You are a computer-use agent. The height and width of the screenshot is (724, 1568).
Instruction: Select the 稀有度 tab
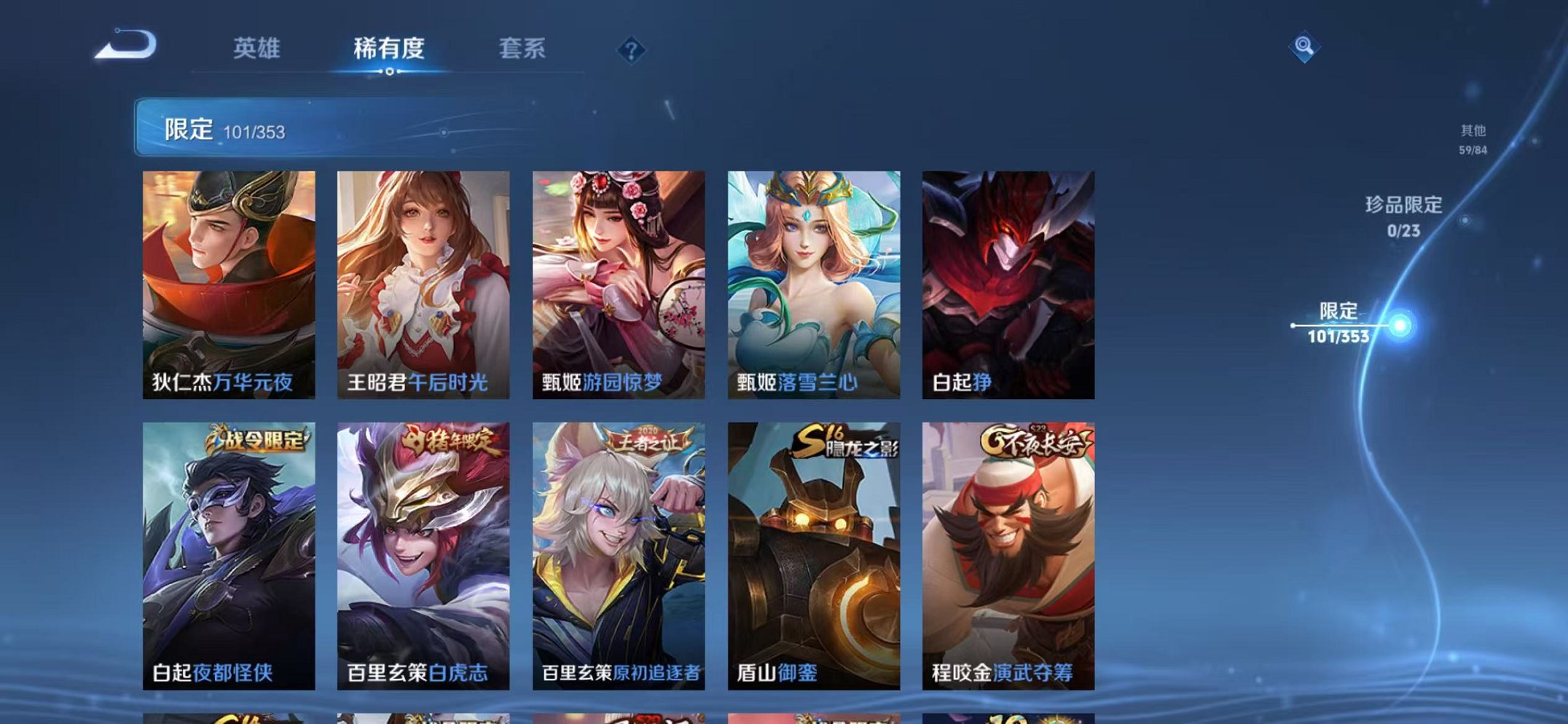[x=390, y=48]
